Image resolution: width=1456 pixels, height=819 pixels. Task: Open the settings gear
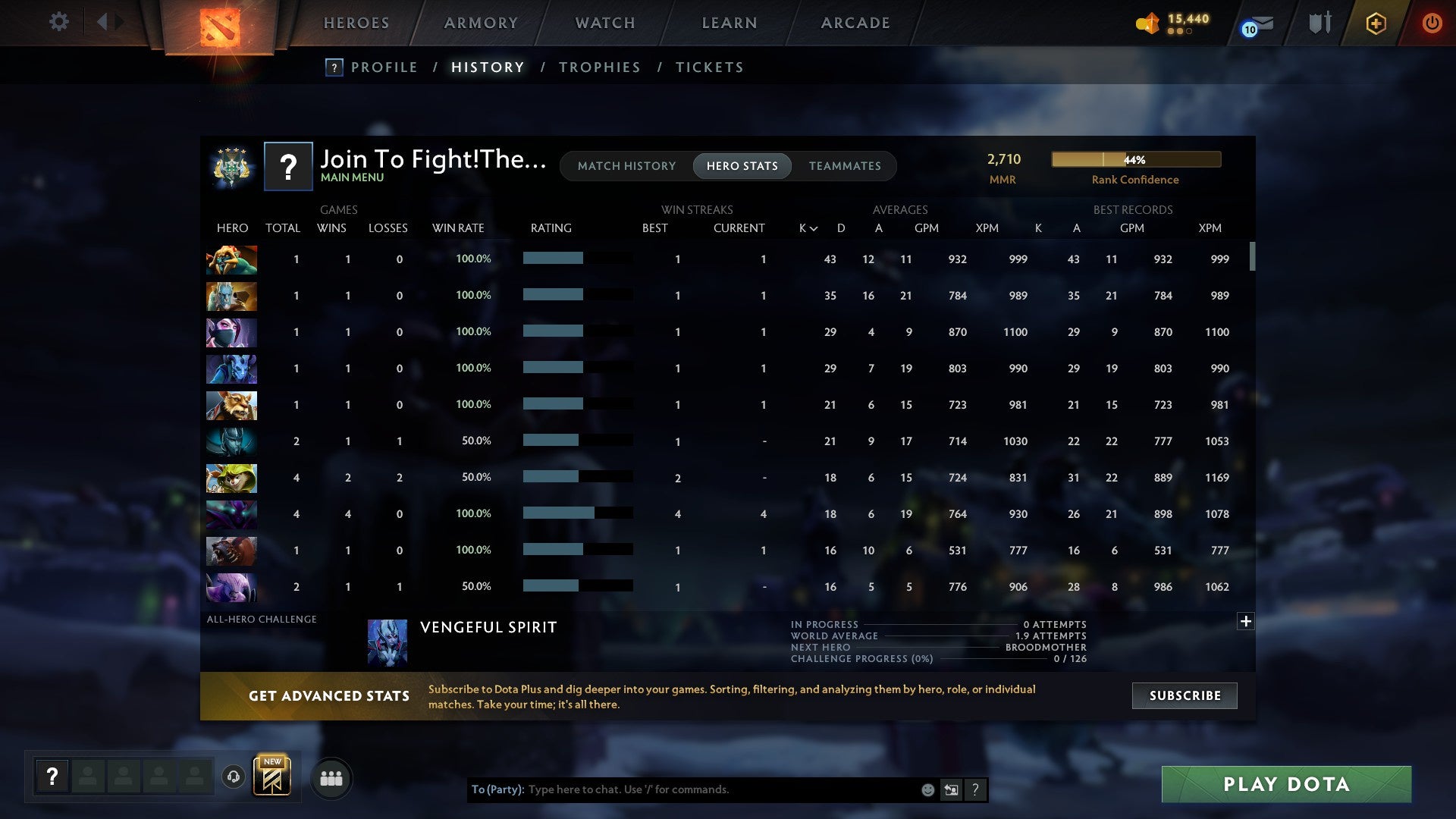(x=59, y=21)
